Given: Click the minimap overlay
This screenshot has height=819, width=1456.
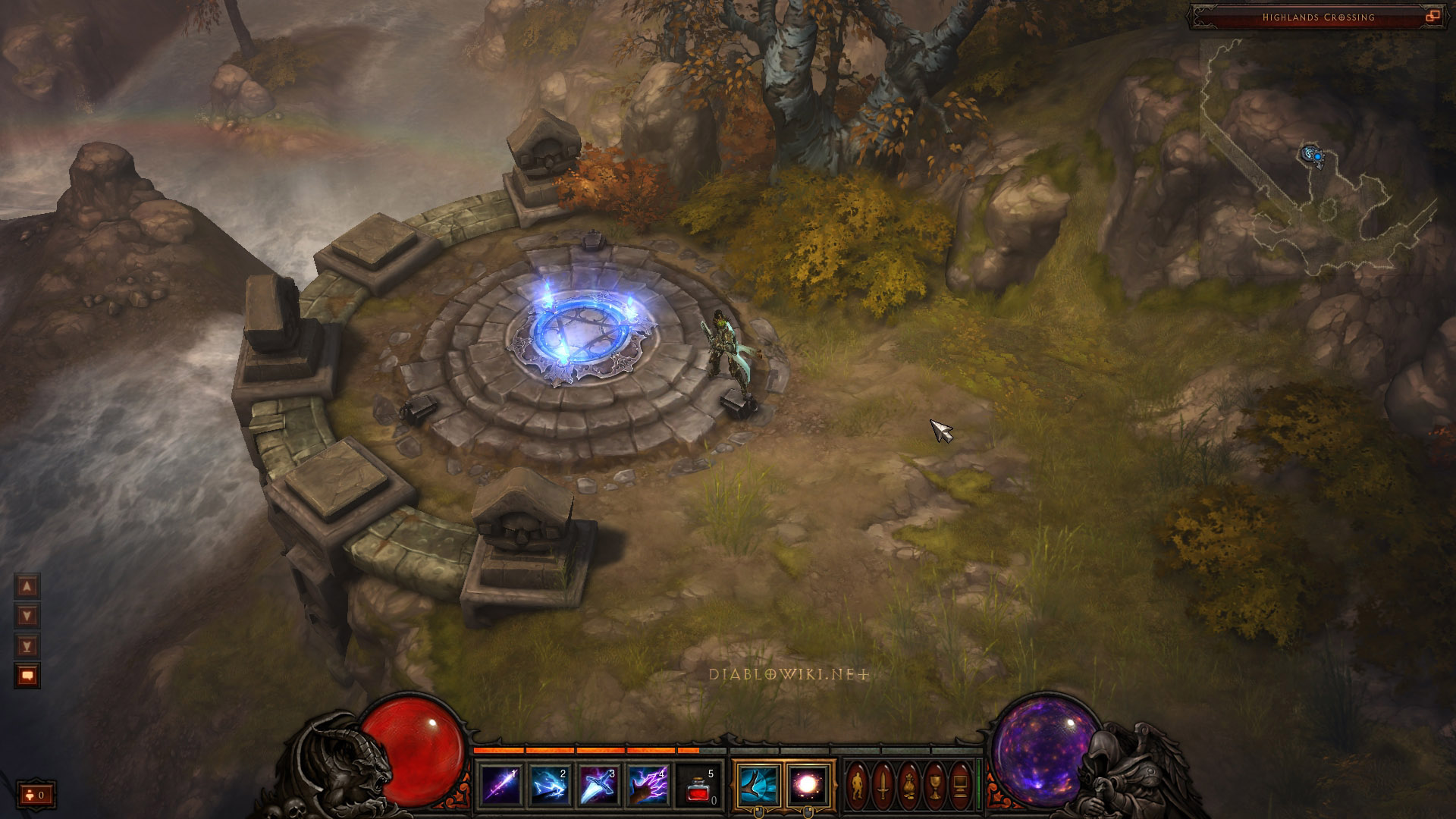Looking at the screenshot, I should pos(1318,159).
